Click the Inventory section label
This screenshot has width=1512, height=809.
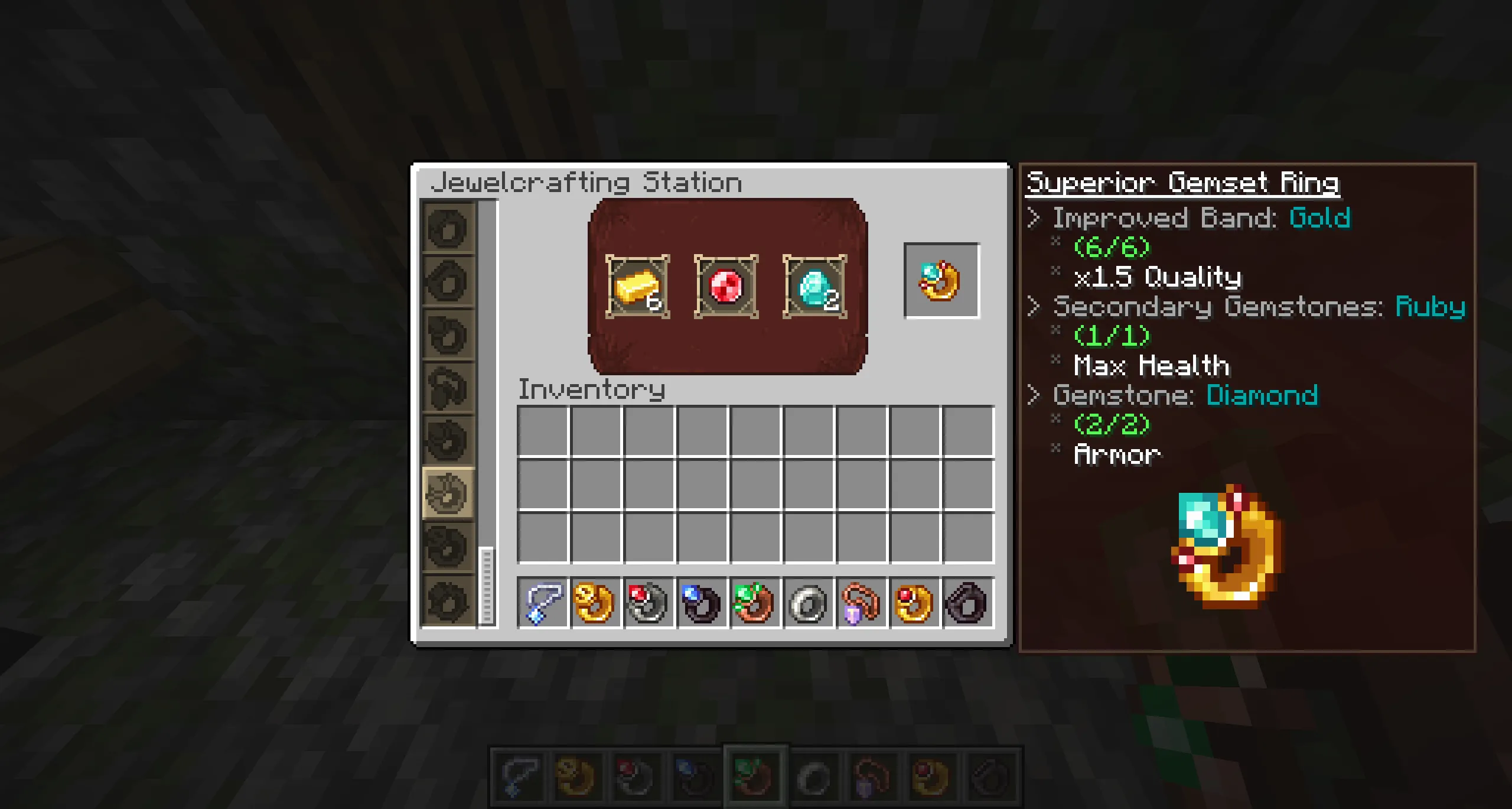(591, 390)
